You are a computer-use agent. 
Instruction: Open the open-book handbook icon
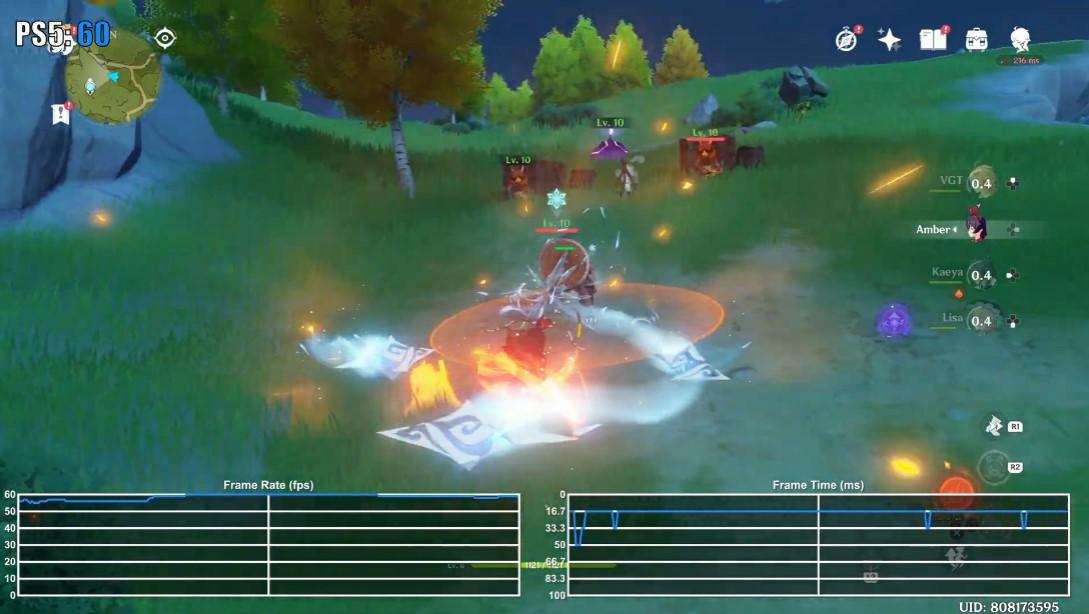click(x=933, y=39)
